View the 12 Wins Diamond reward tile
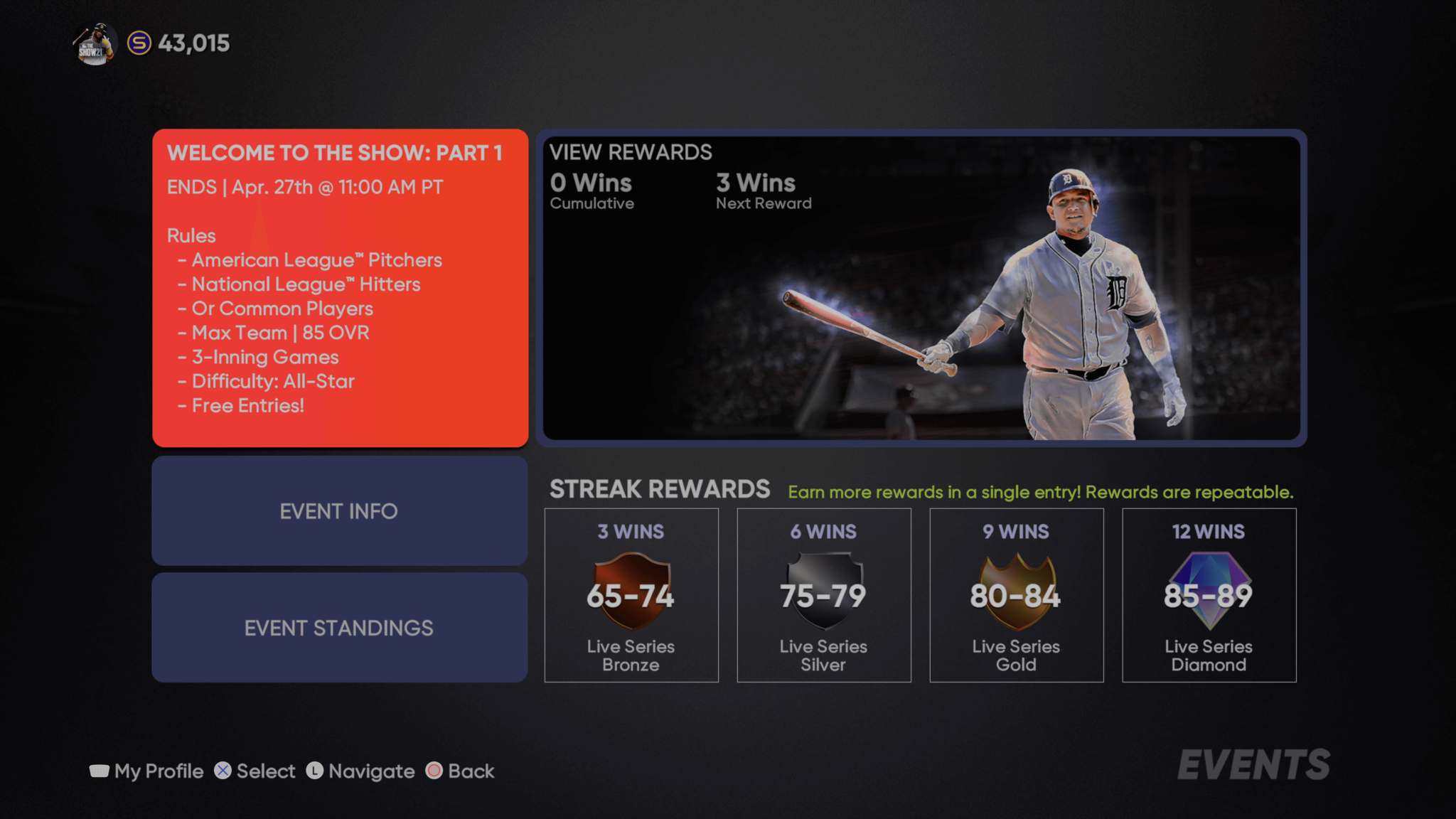Image resolution: width=1456 pixels, height=819 pixels. tap(1209, 595)
